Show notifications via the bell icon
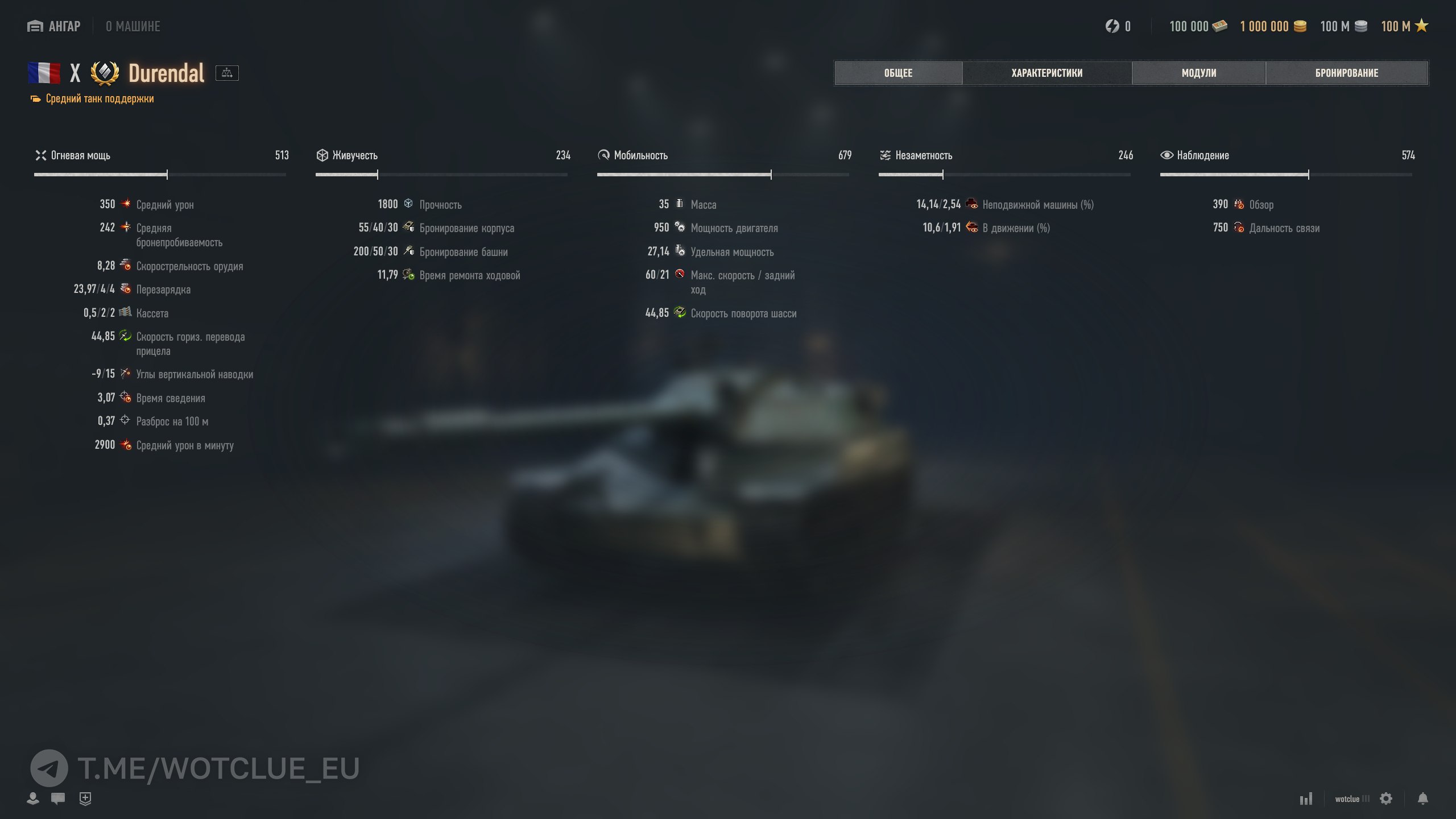This screenshot has width=1456, height=819. pos(1422,799)
